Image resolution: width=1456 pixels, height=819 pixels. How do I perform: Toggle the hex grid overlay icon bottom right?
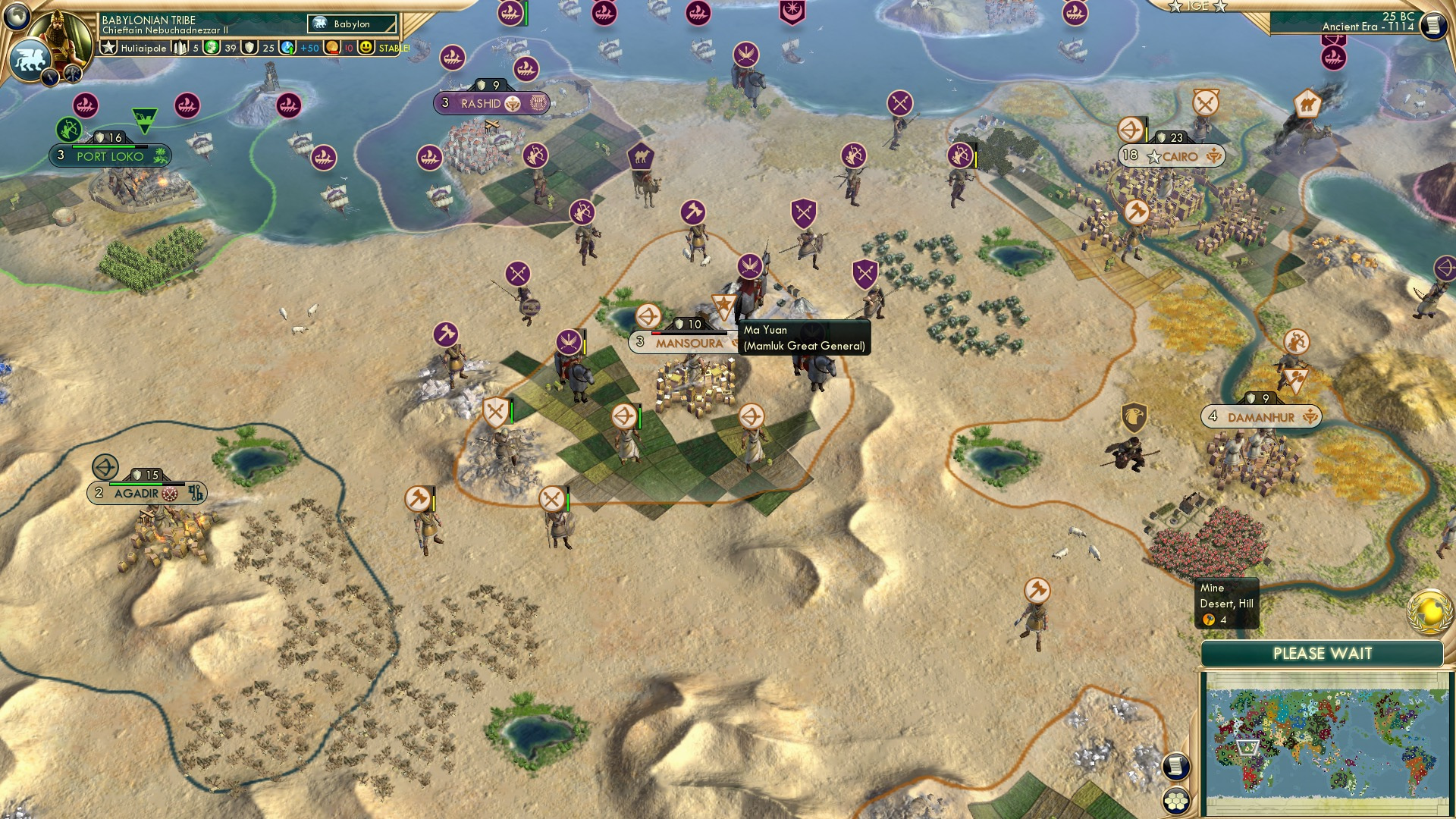click(1177, 801)
